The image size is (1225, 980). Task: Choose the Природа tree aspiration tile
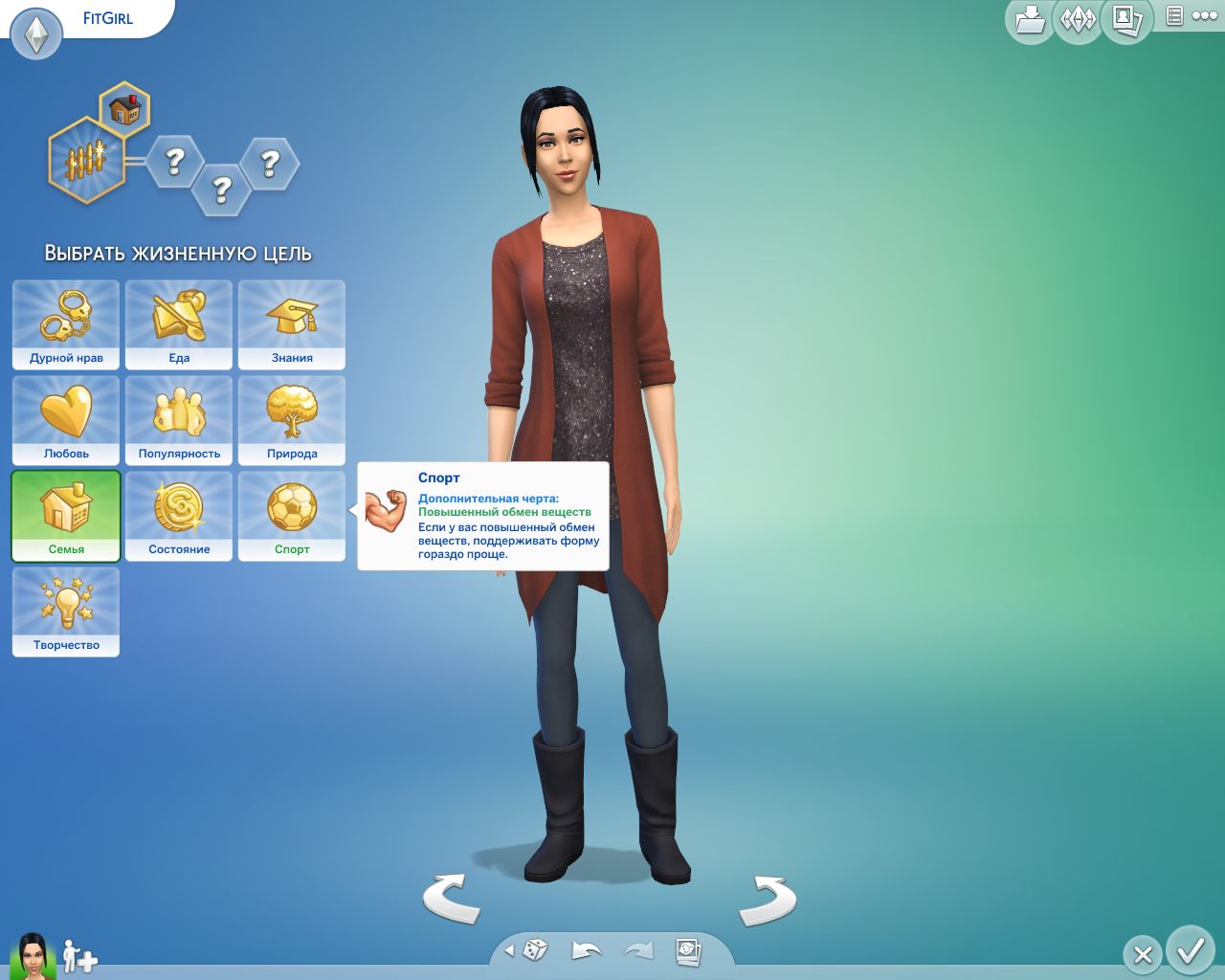292,419
